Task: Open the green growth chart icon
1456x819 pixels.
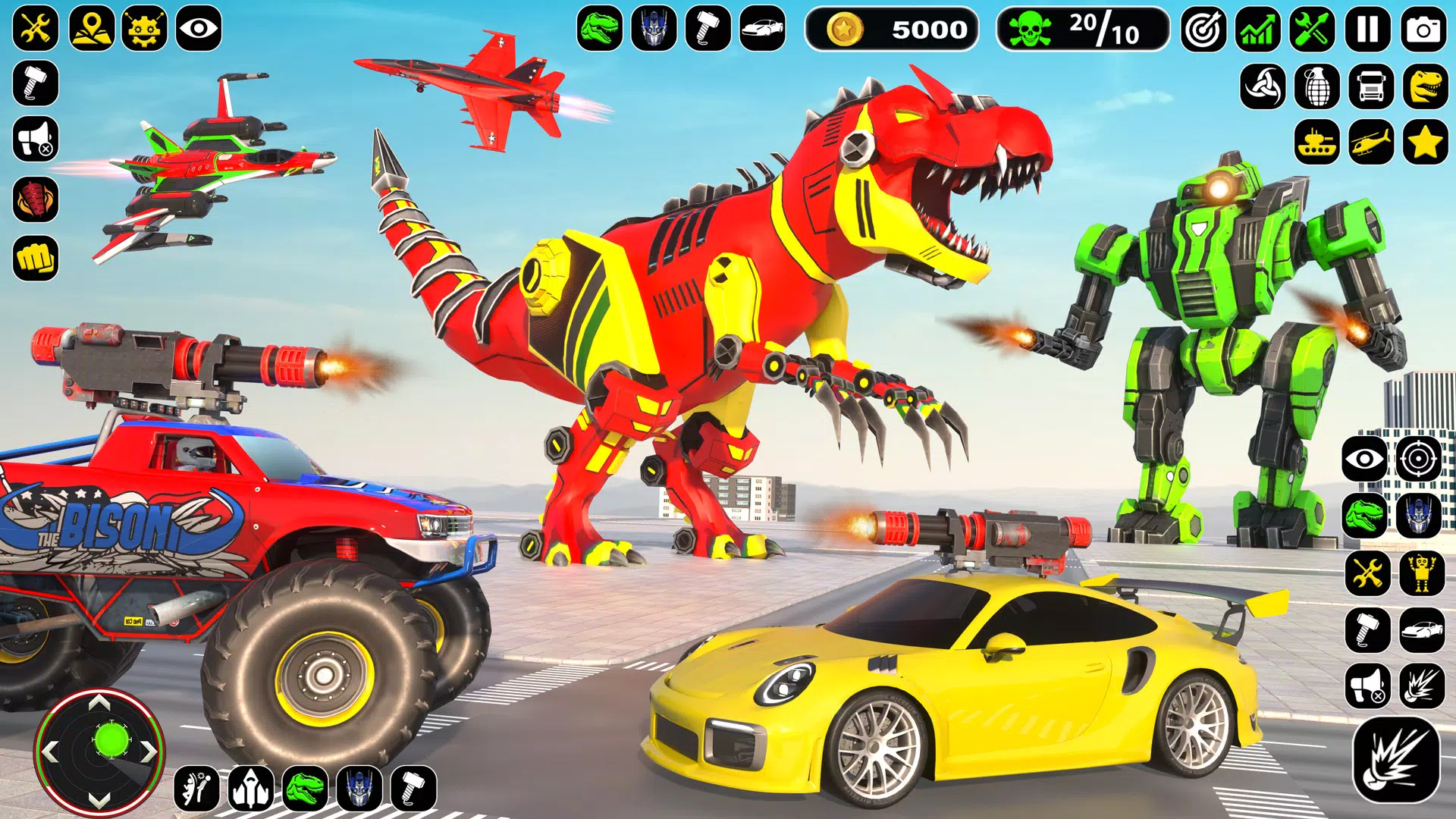Action: click(x=1258, y=30)
